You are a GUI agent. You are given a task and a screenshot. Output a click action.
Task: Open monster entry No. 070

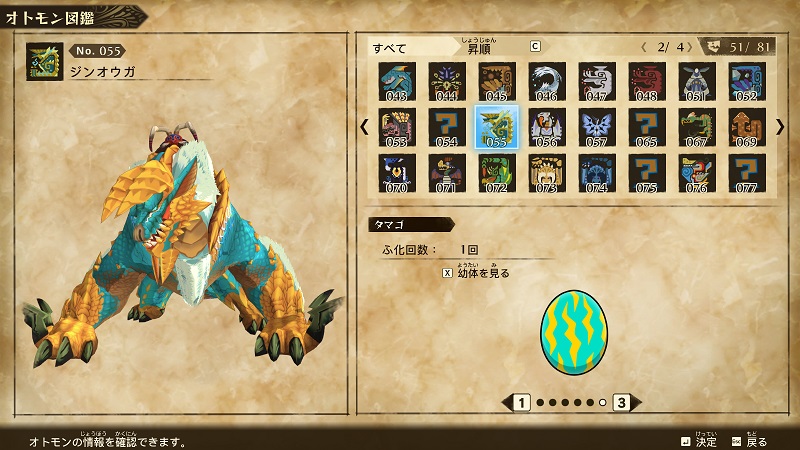pos(397,172)
